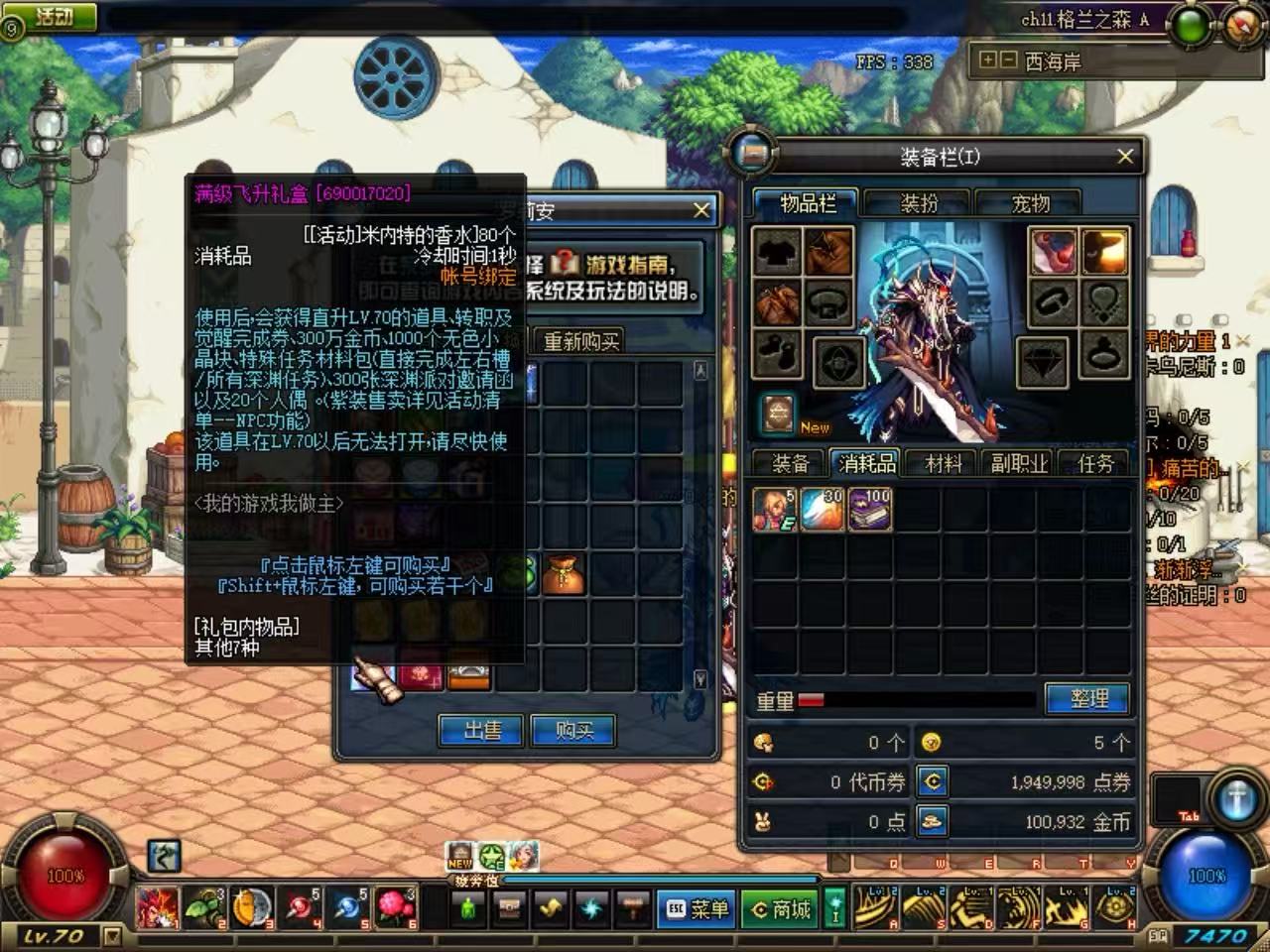This screenshot has width=1270, height=952.
Task: Close the equipment inventory window
Action: (x=1124, y=157)
